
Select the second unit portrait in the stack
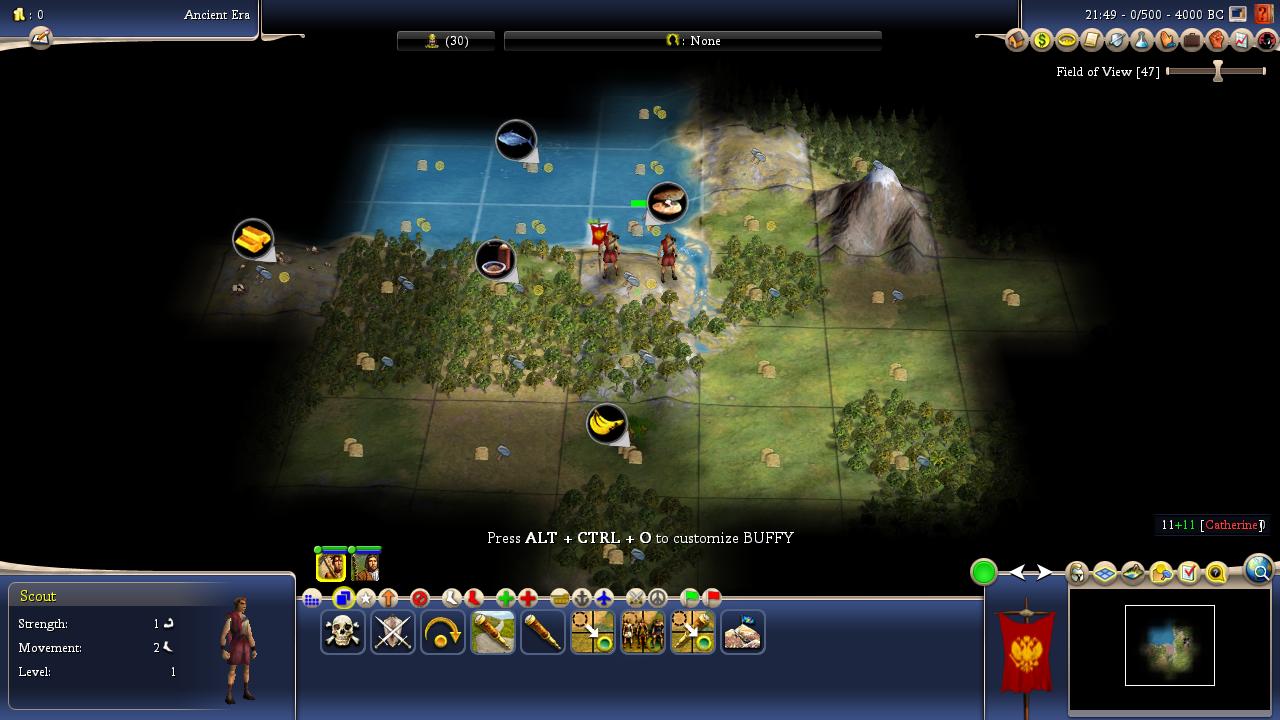pos(365,566)
